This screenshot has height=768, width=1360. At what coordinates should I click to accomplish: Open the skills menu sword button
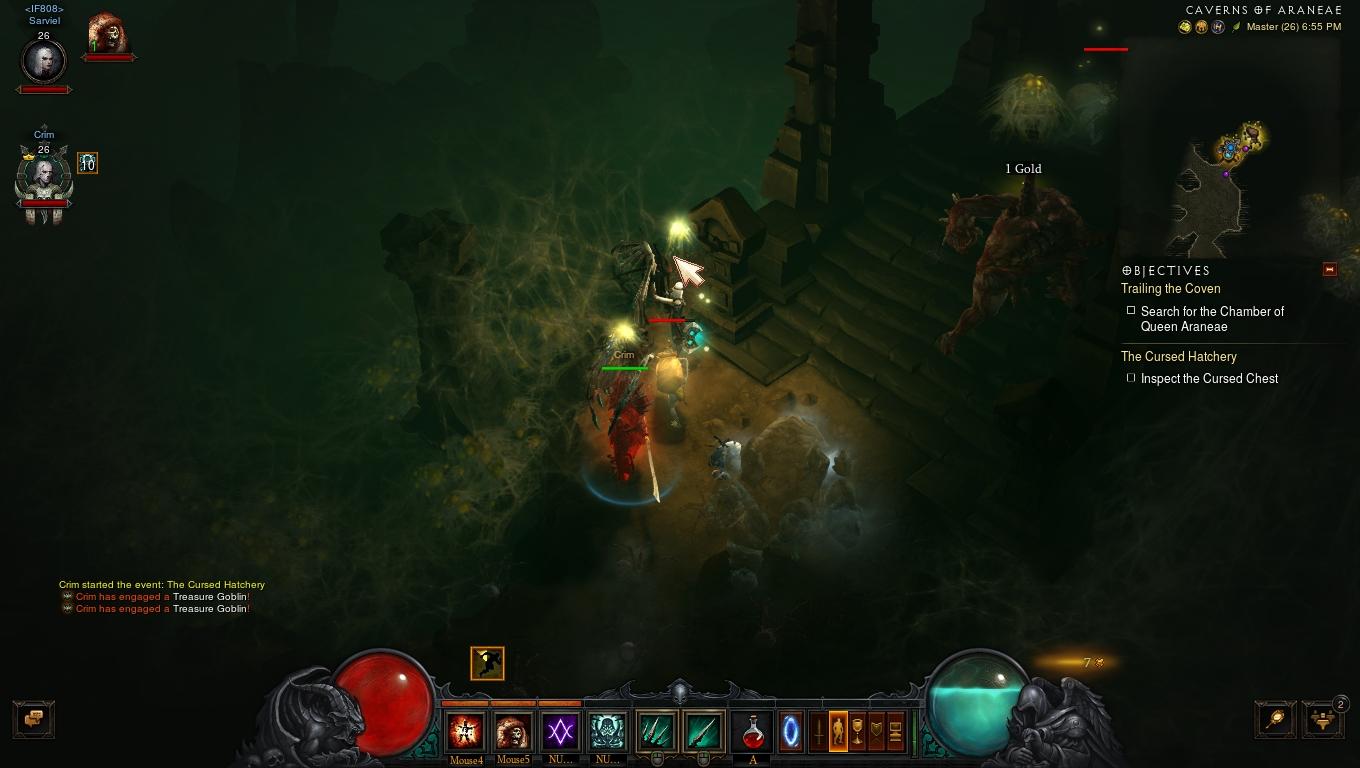(819, 732)
